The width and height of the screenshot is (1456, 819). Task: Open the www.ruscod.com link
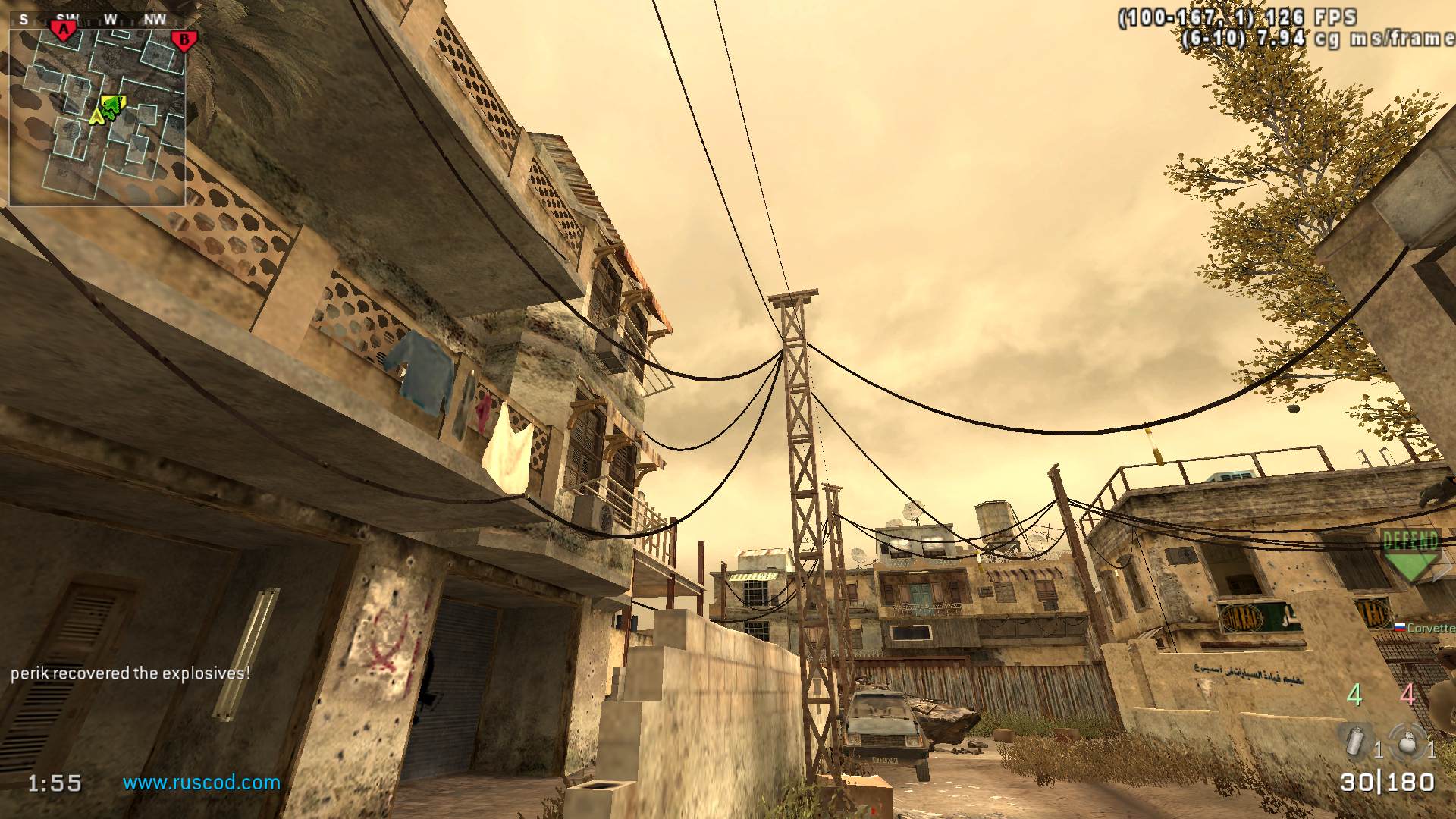202,783
